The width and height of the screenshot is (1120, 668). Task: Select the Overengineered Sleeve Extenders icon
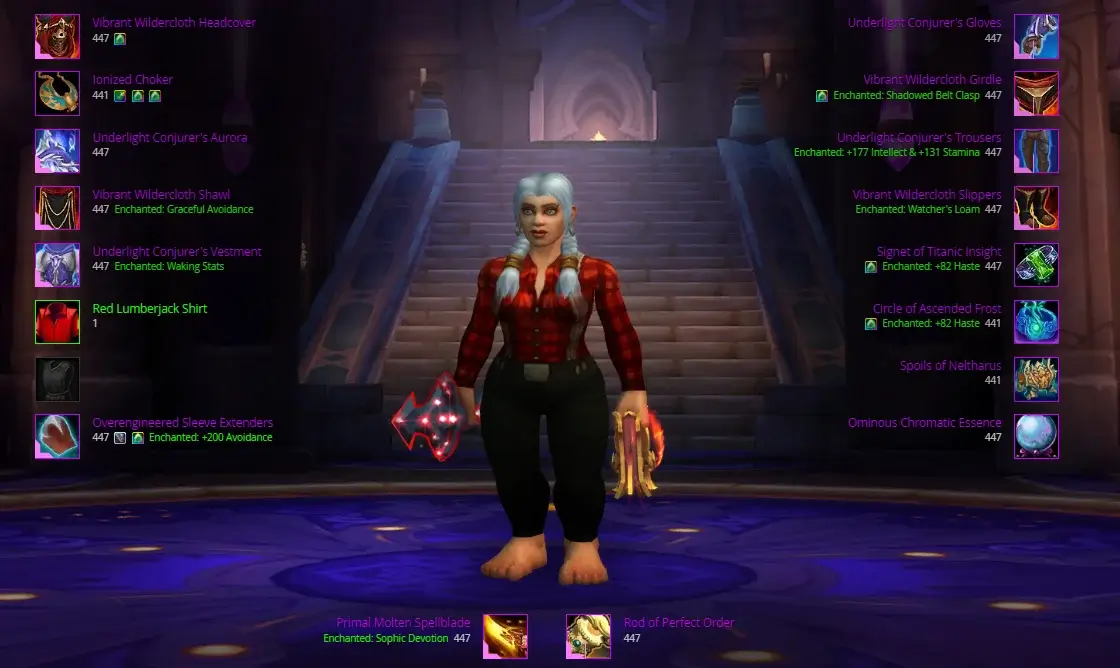57,436
